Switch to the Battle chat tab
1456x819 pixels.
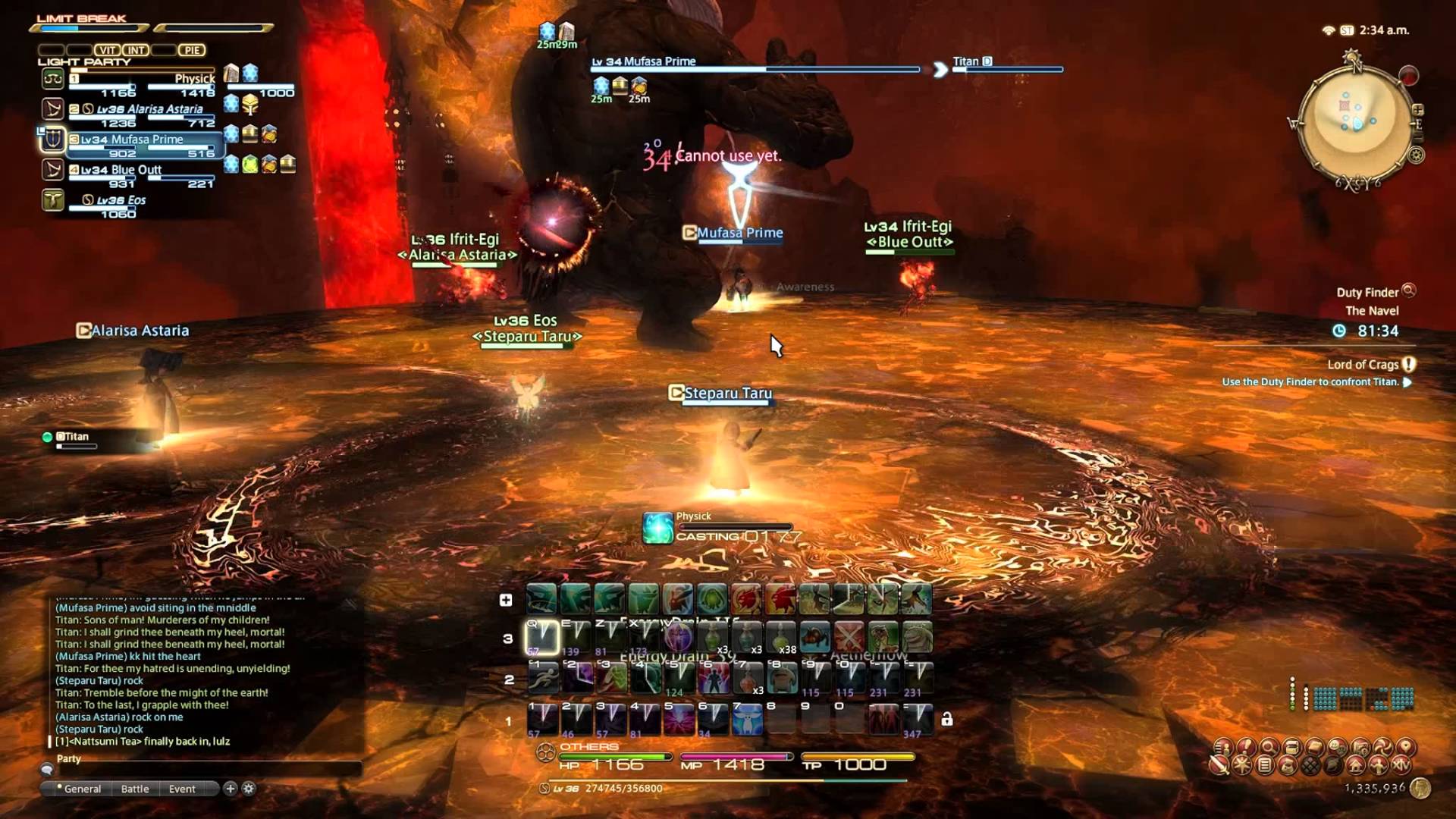point(136,789)
